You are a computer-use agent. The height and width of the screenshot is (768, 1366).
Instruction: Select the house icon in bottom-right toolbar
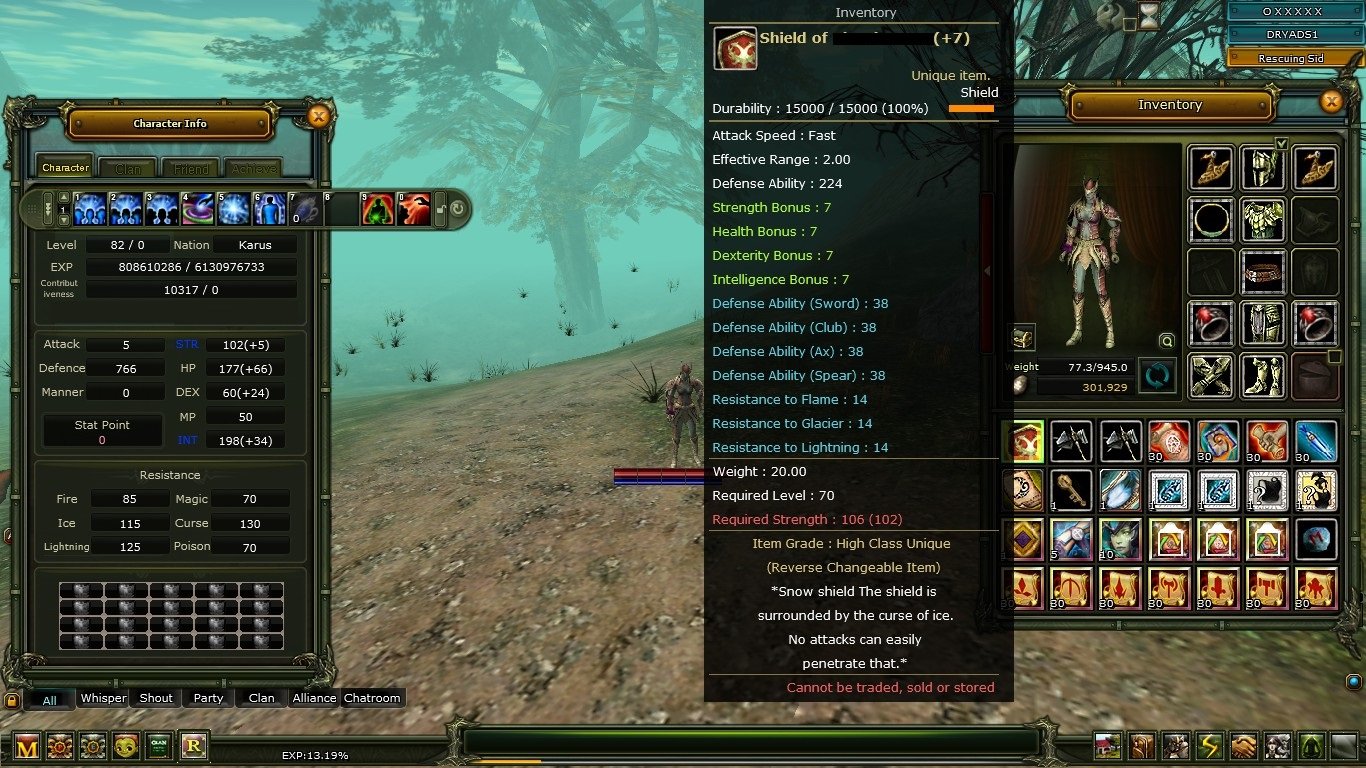(1108, 745)
